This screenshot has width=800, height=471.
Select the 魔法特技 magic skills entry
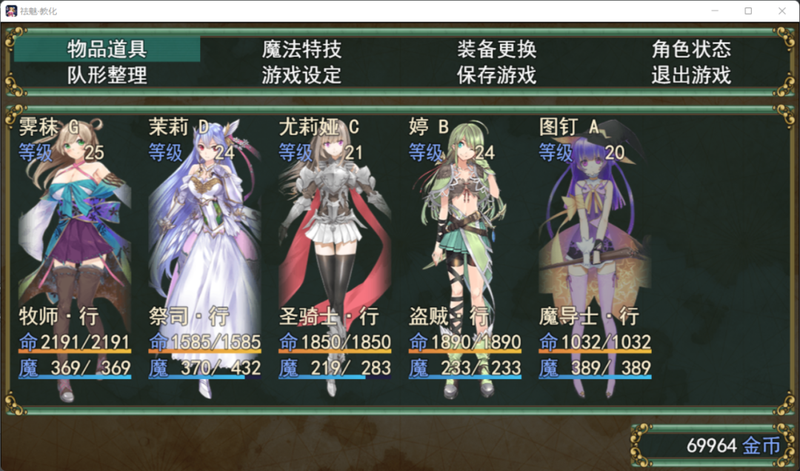[x=301, y=49]
